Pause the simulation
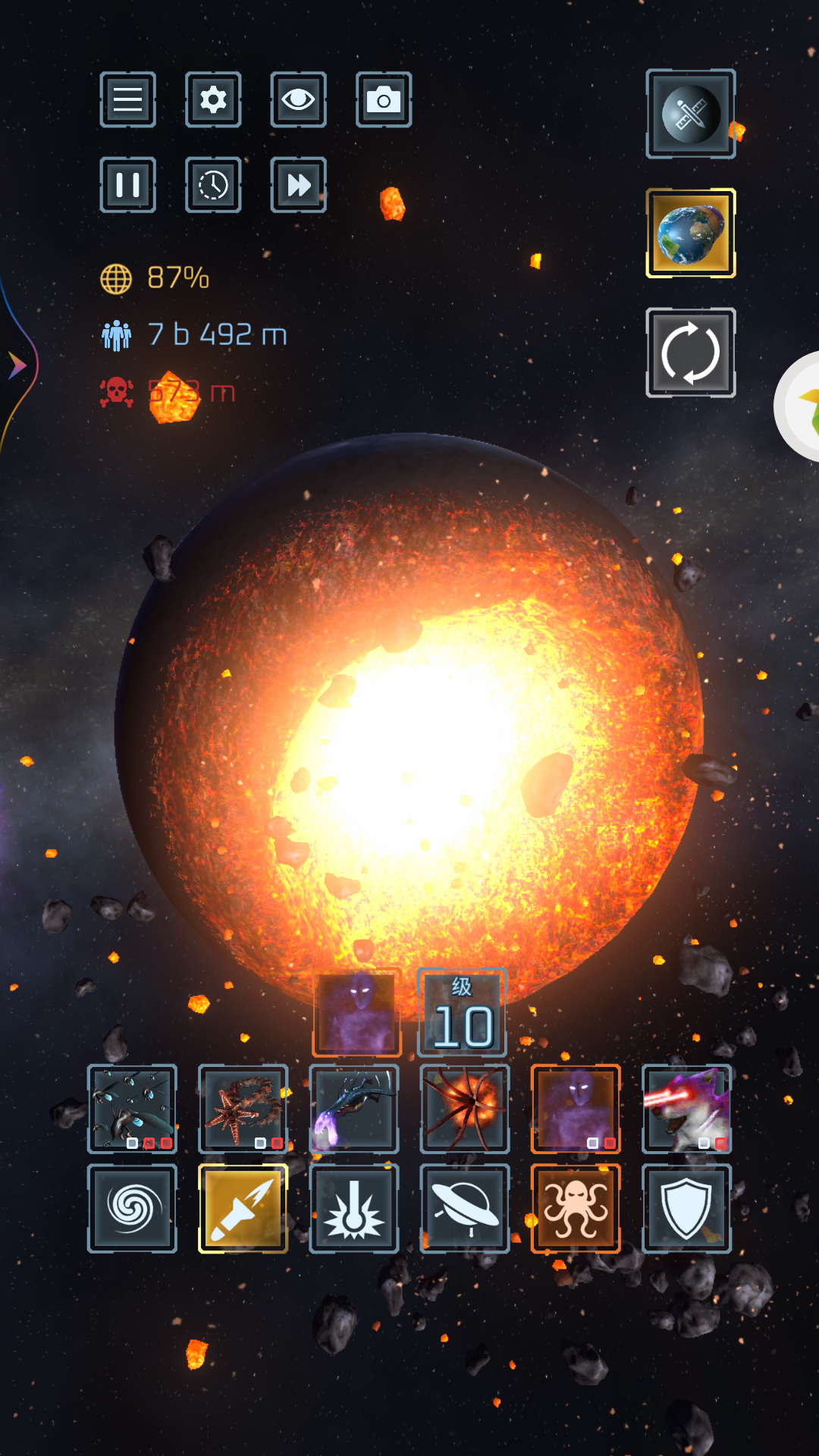Image resolution: width=819 pixels, height=1456 pixels. click(x=127, y=185)
